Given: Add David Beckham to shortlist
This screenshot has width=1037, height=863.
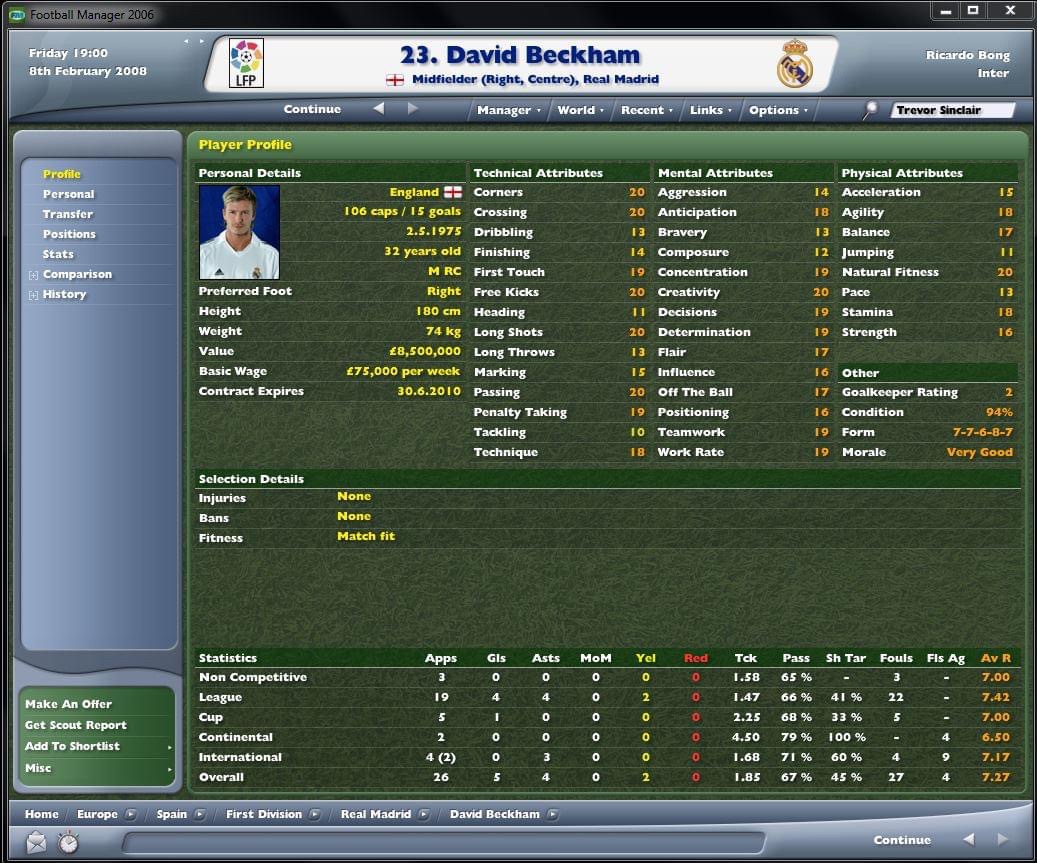Looking at the screenshot, I should coord(72,746).
